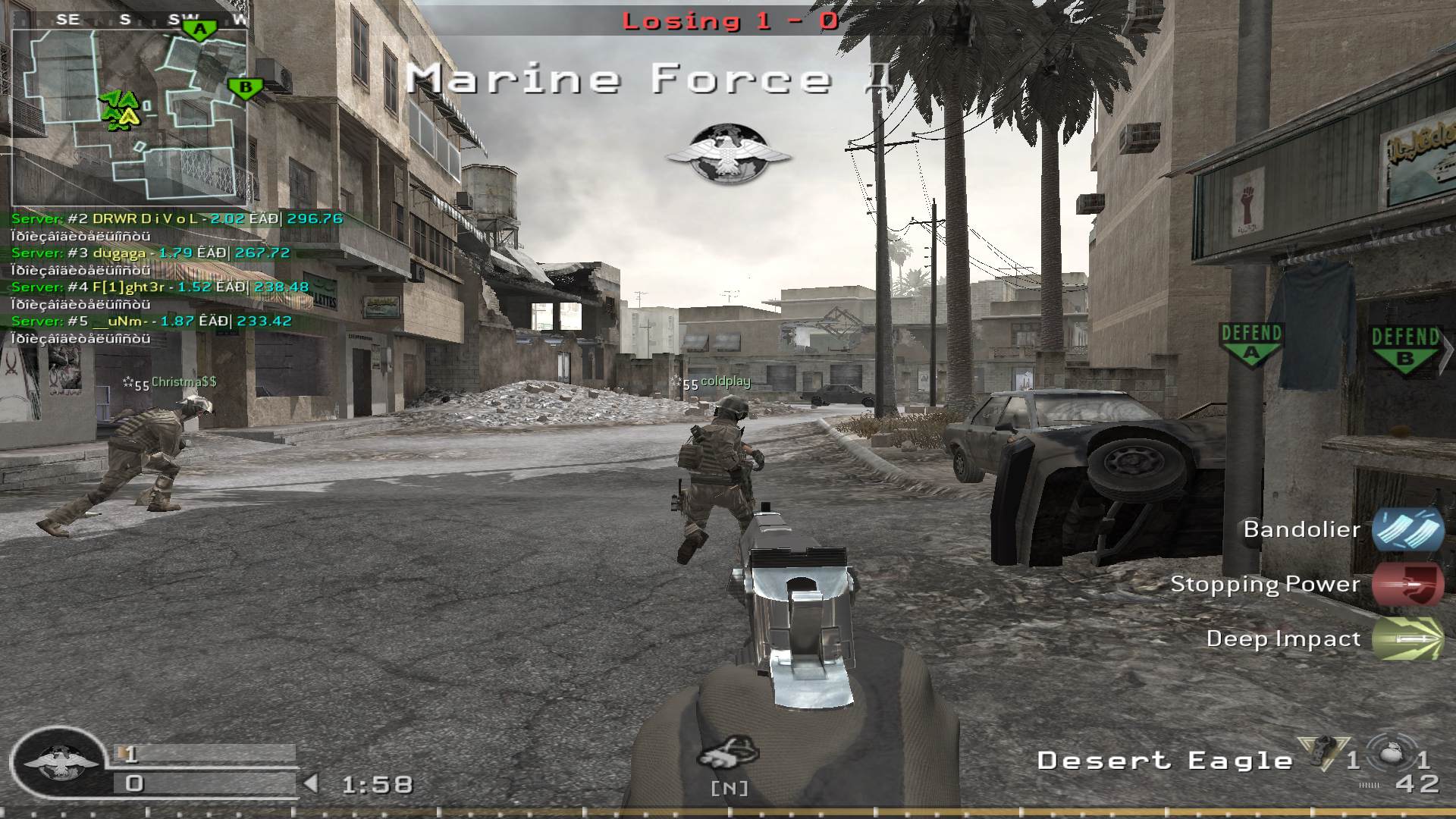Select the Deep Impact perk icon

click(1408, 639)
